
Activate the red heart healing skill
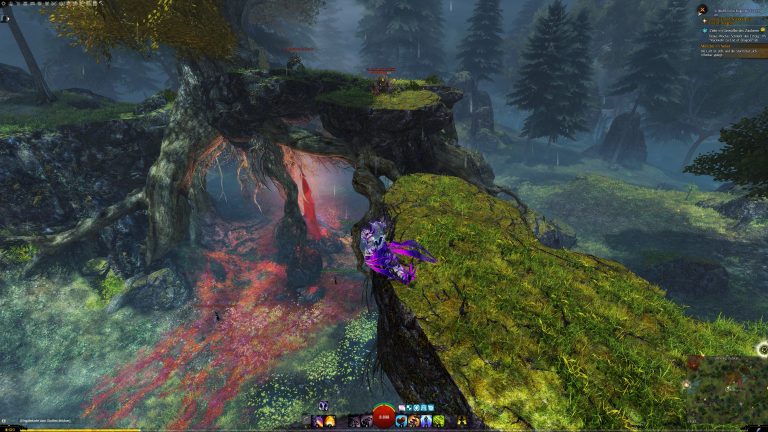[x=400, y=421]
